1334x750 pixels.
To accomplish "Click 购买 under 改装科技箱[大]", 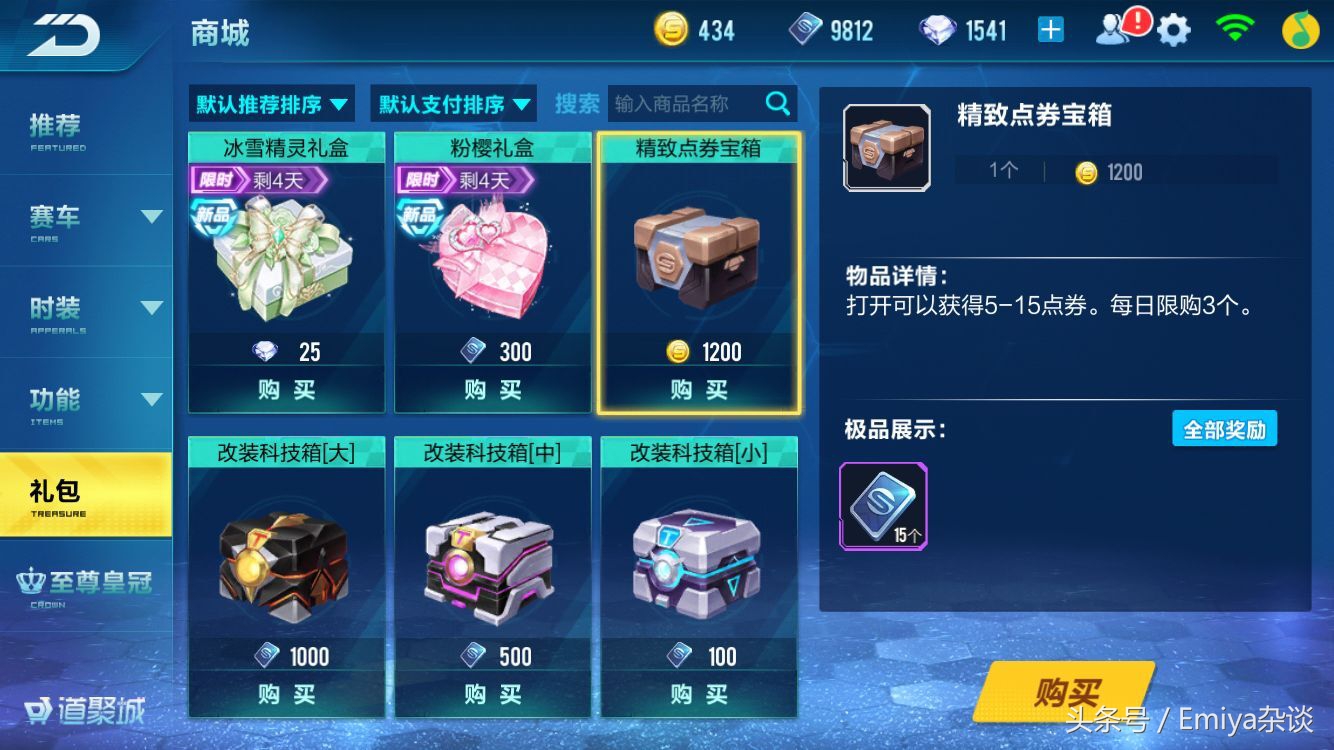I will tap(286, 694).
